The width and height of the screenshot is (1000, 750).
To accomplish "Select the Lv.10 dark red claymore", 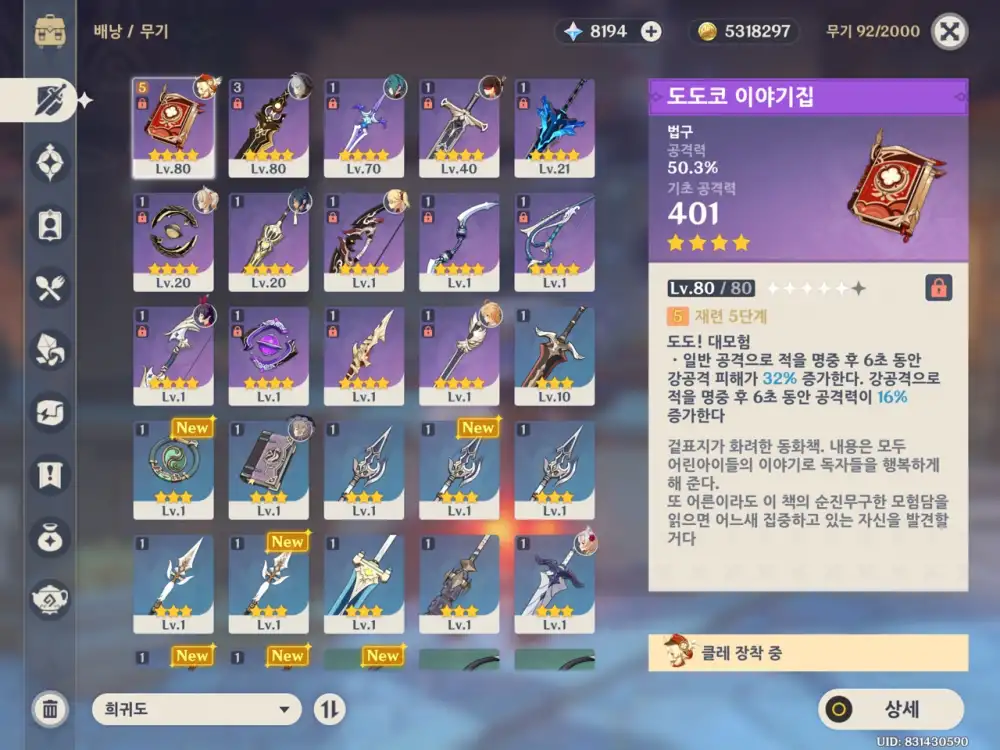I will pyautogui.click(x=554, y=355).
